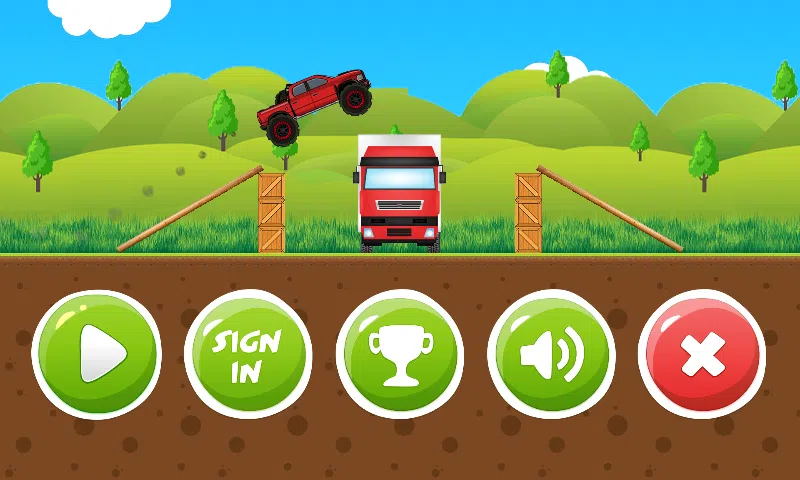Start the game with the play button
Screen dimensions: 800x480
[97, 354]
